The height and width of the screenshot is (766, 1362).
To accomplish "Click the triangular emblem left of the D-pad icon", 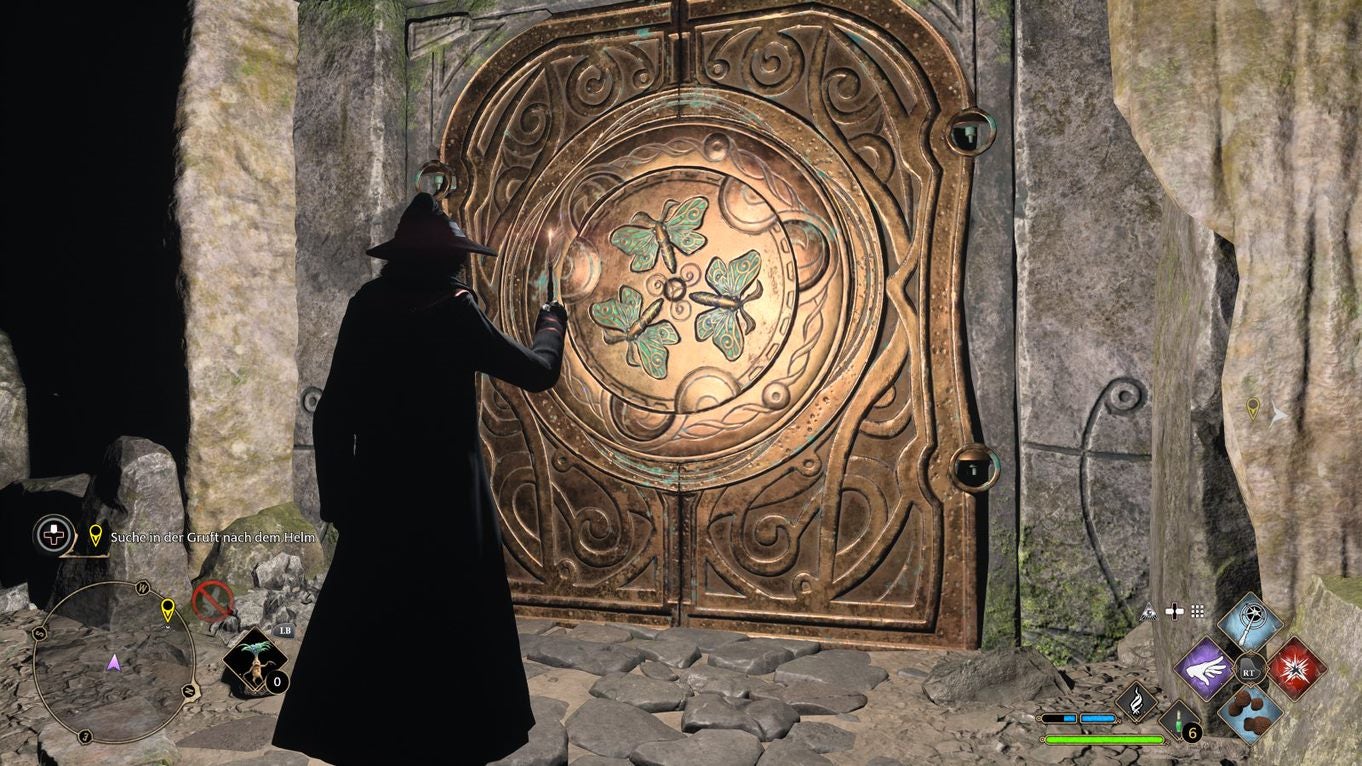I will pos(1149,612).
